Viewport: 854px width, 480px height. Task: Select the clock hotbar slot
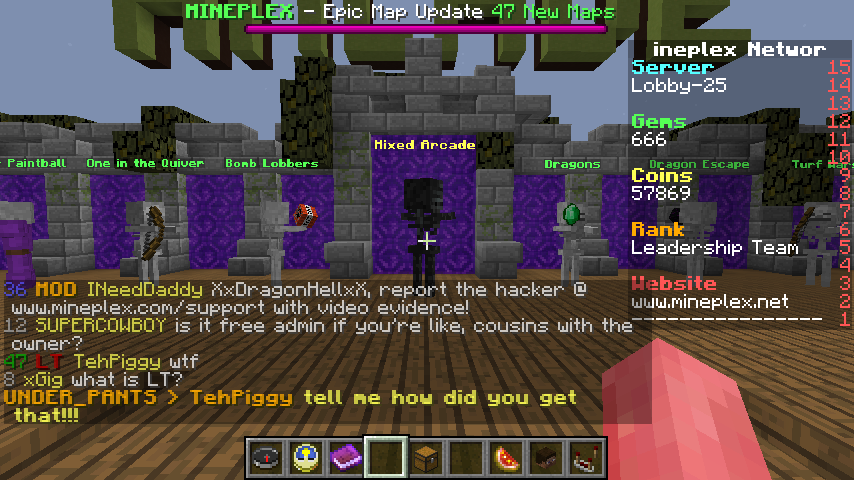click(x=305, y=457)
